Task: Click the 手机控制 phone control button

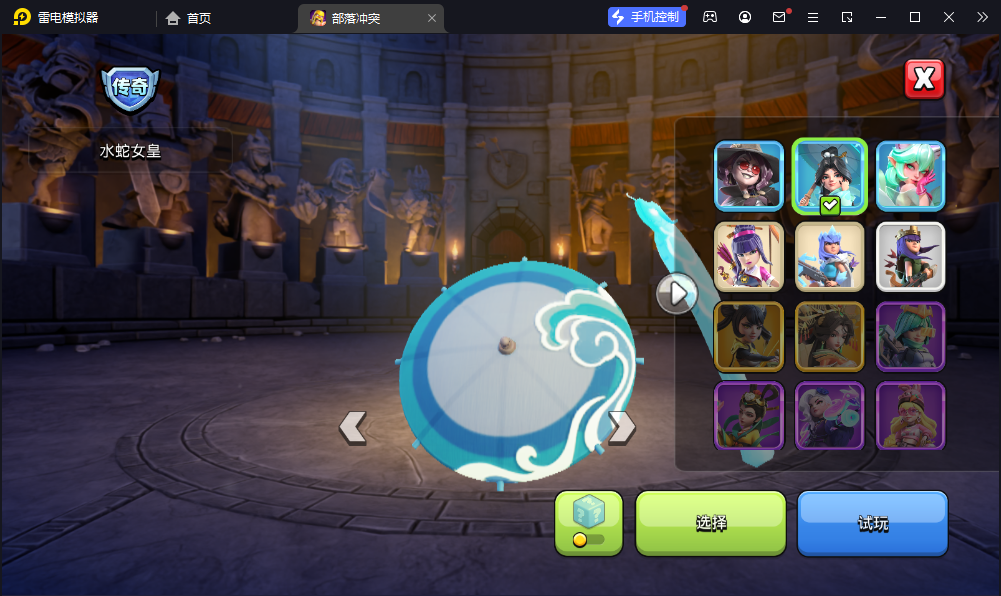Action: pyautogui.click(x=647, y=17)
